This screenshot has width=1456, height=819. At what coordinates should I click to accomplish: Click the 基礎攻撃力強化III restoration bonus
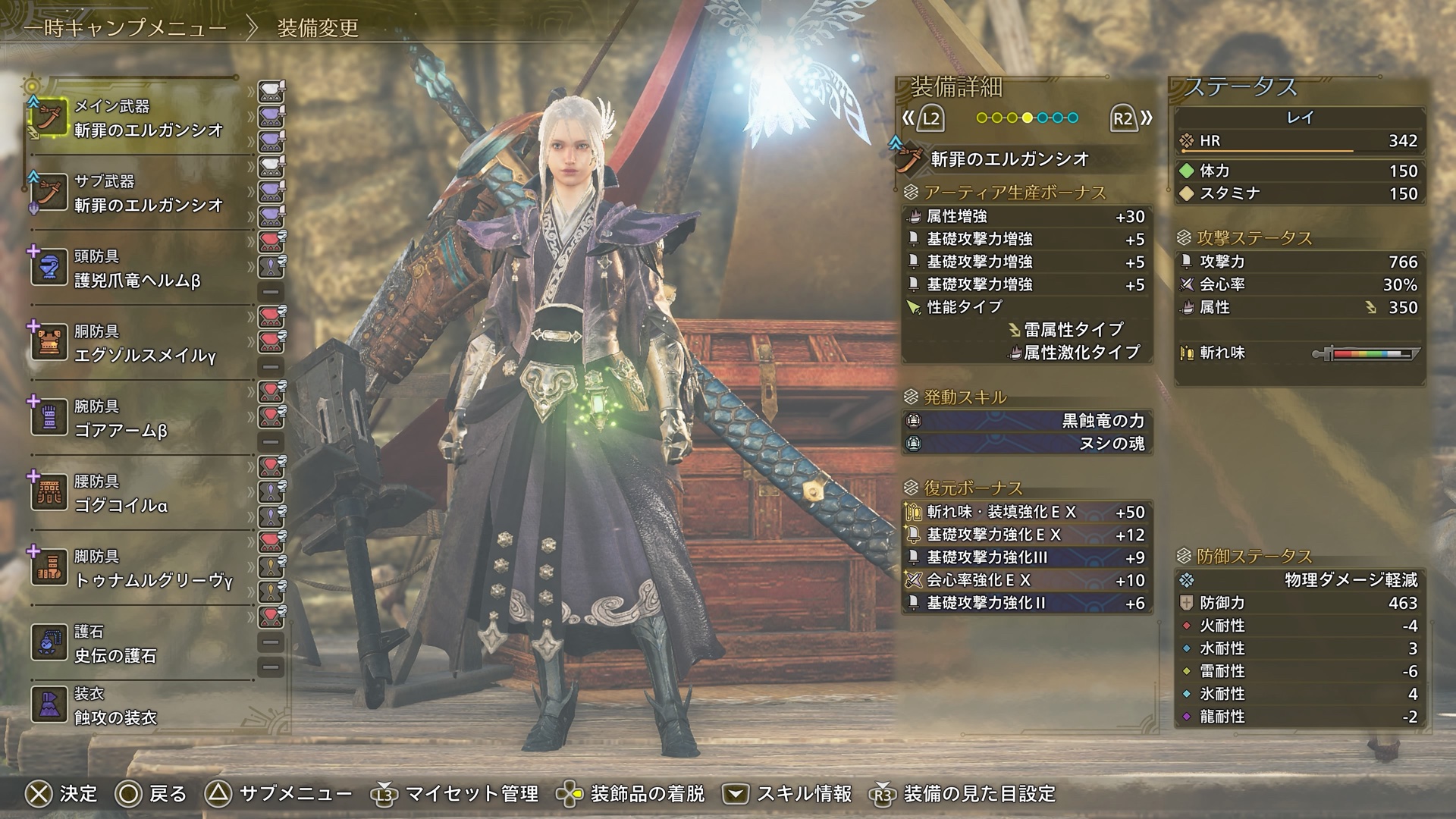click(x=1028, y=557)
